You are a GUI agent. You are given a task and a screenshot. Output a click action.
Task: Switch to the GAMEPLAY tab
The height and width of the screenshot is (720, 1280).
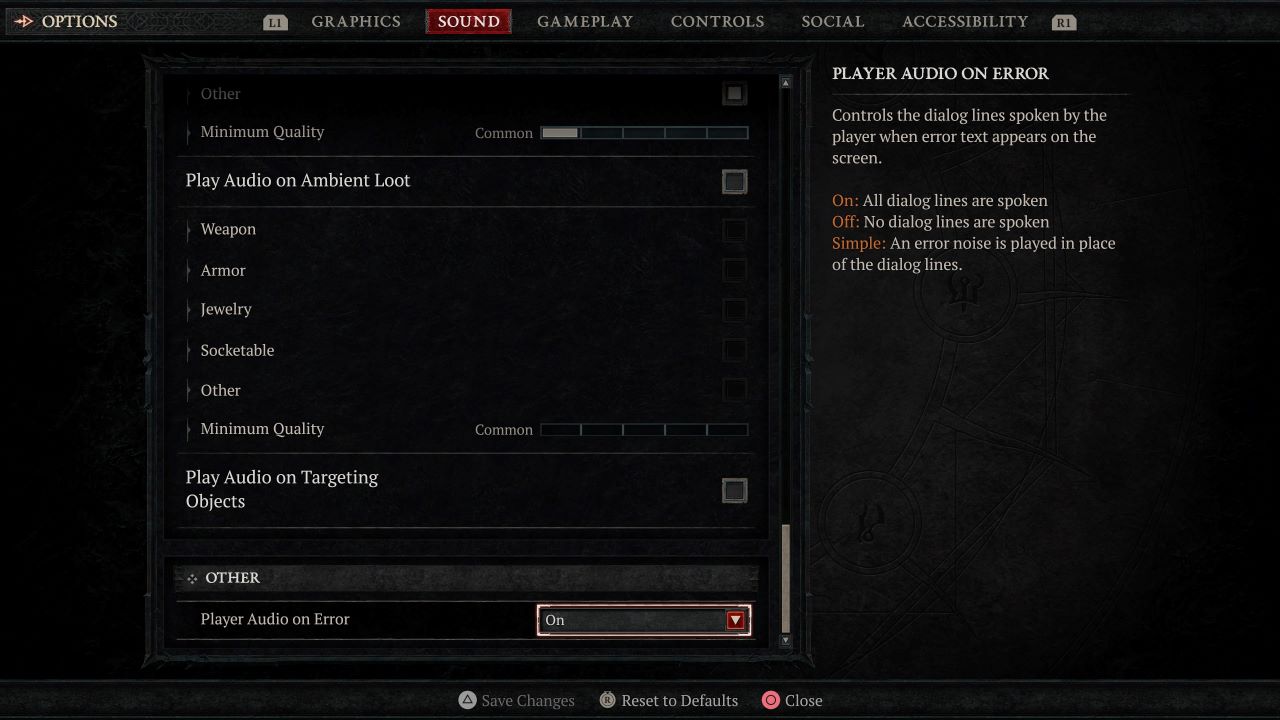585,21
